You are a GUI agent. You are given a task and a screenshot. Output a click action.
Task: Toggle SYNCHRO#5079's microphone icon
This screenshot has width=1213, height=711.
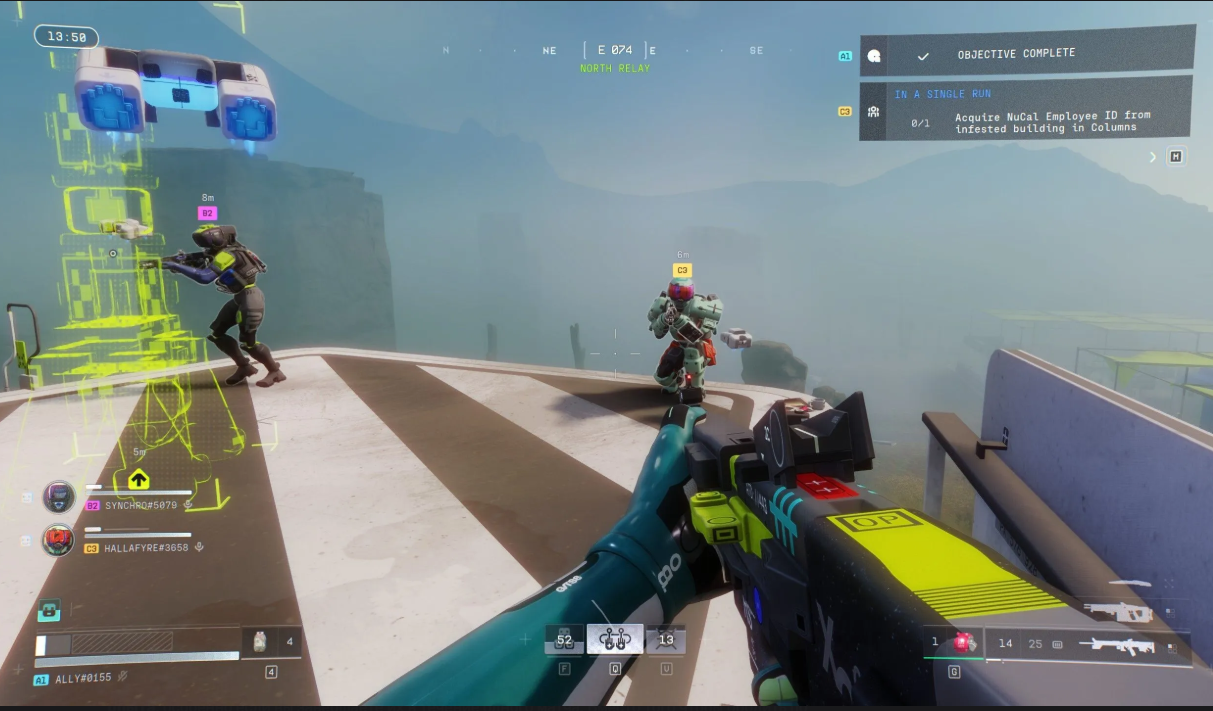189,505
